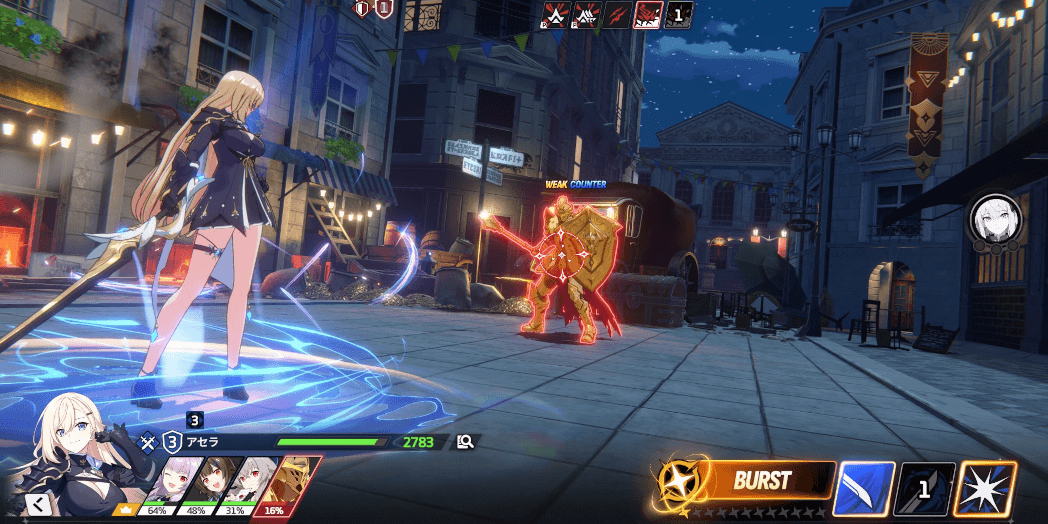Use the blue blade slash skill
Image resolution: width=1048 pixels, height=524 pixels.
[x=863, y=490]
